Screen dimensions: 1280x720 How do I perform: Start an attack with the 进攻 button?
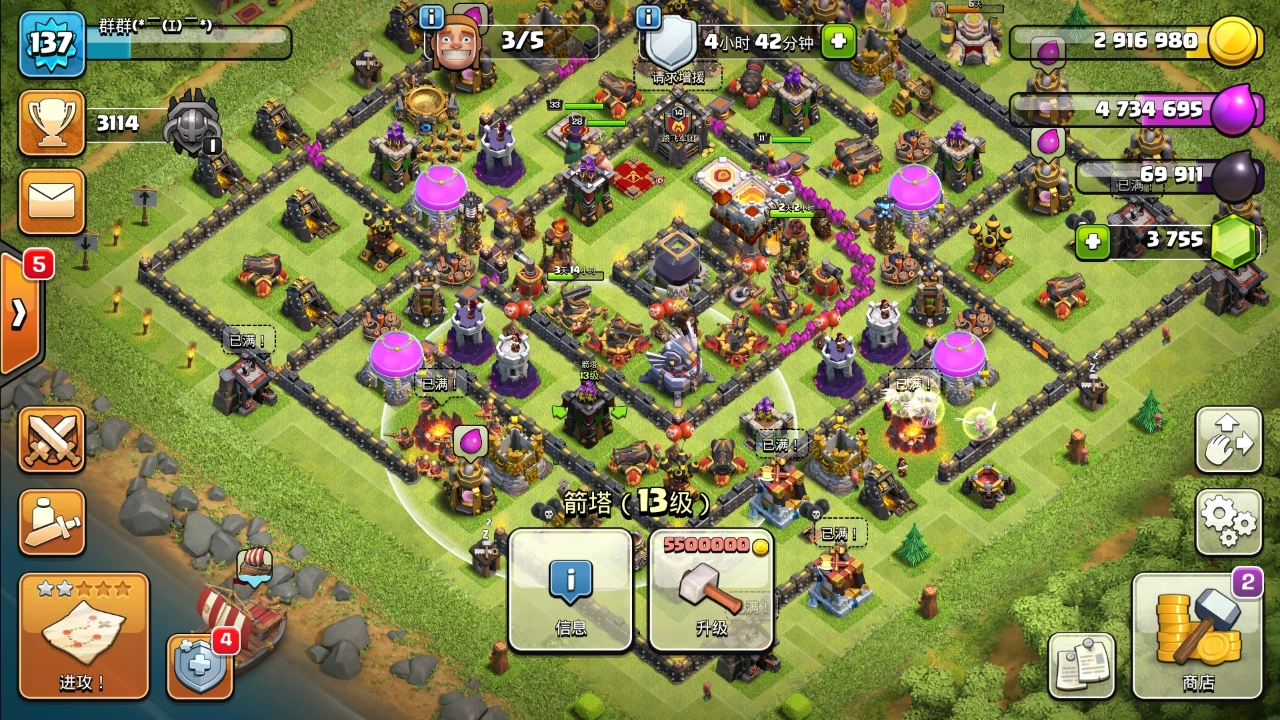pyautogui.click(x=83, y=636)
